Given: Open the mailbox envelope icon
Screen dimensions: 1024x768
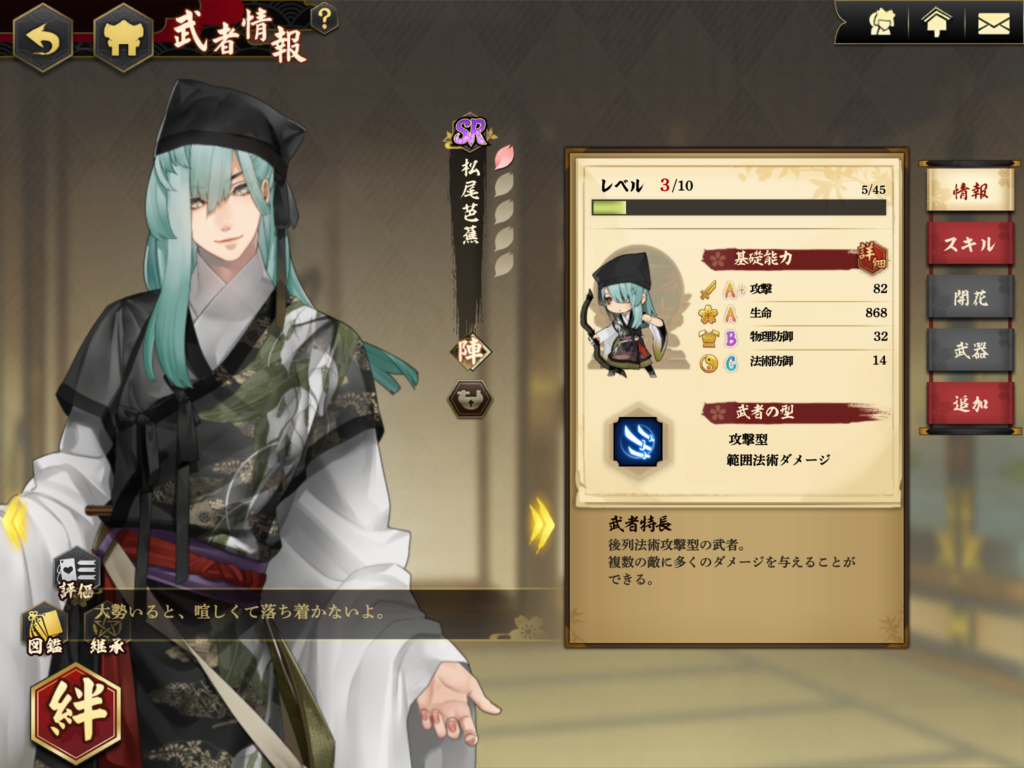Looking at the screenshot, I should pyautogui.click(x=993, y=22).
